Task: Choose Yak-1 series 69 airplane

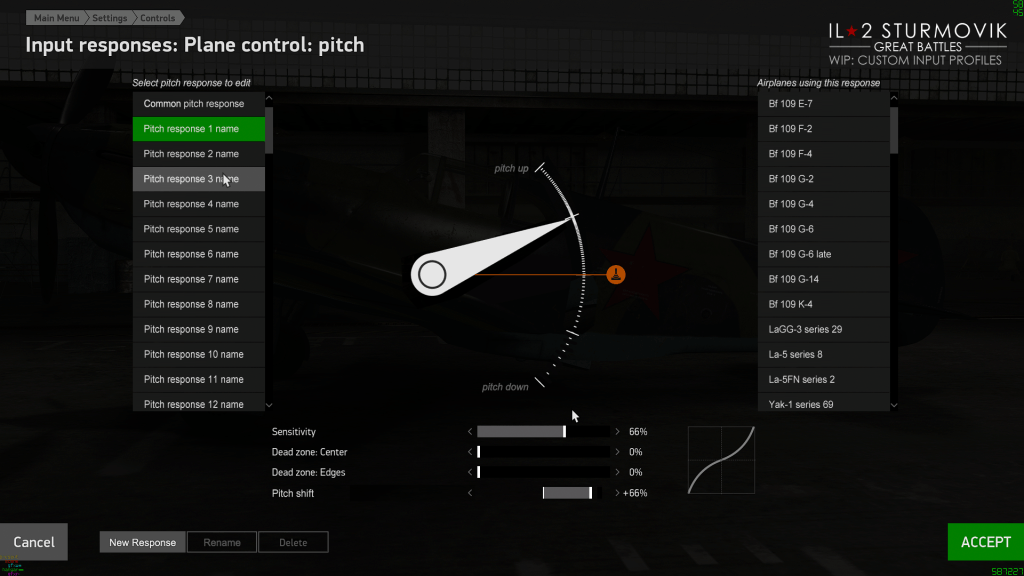Action: (x=823, y=404)
